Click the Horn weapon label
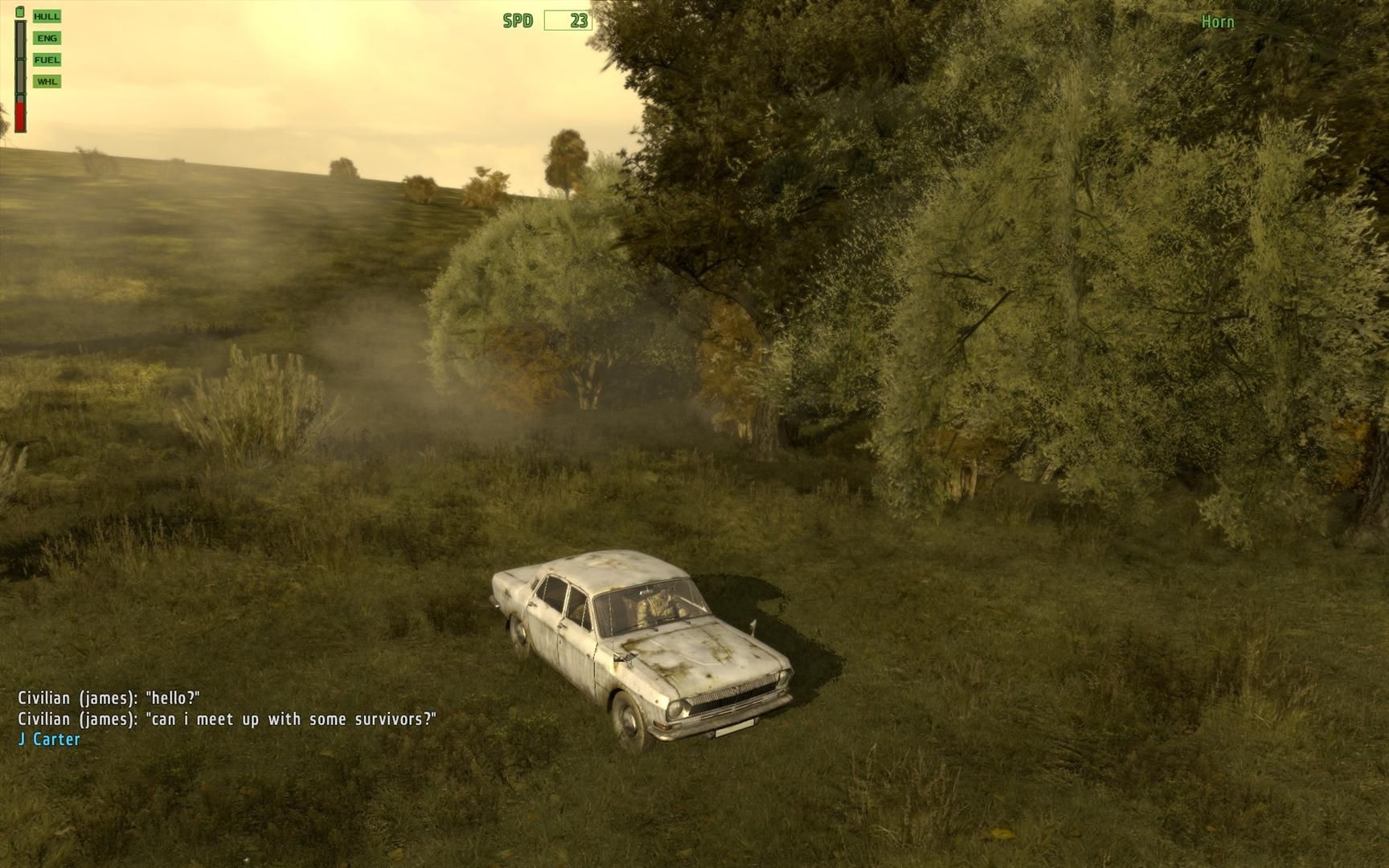1389x868 pixels. pyautogui.click(x=1217, y=22)
